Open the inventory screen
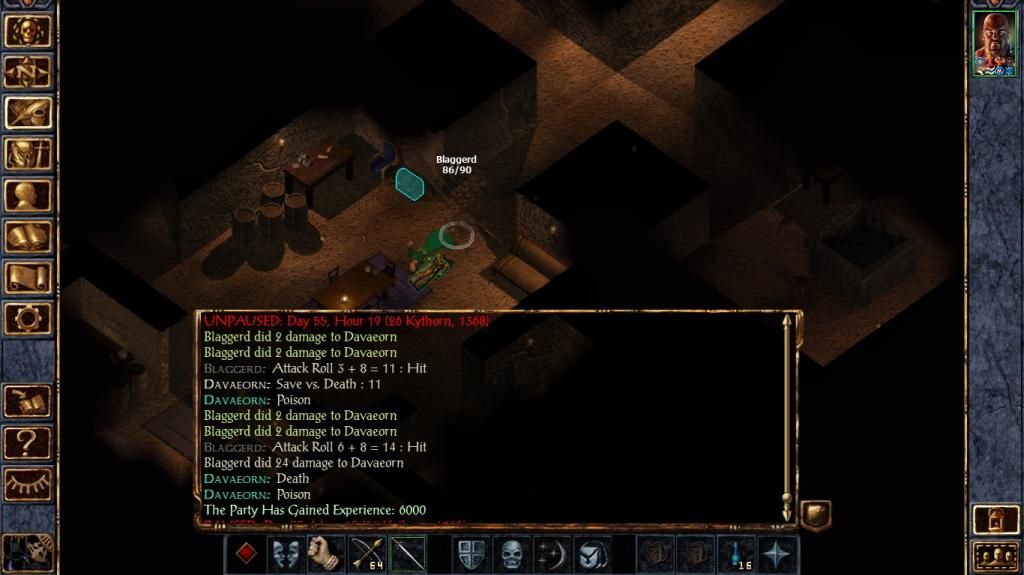1024x575 pixels. pos(28,154)
